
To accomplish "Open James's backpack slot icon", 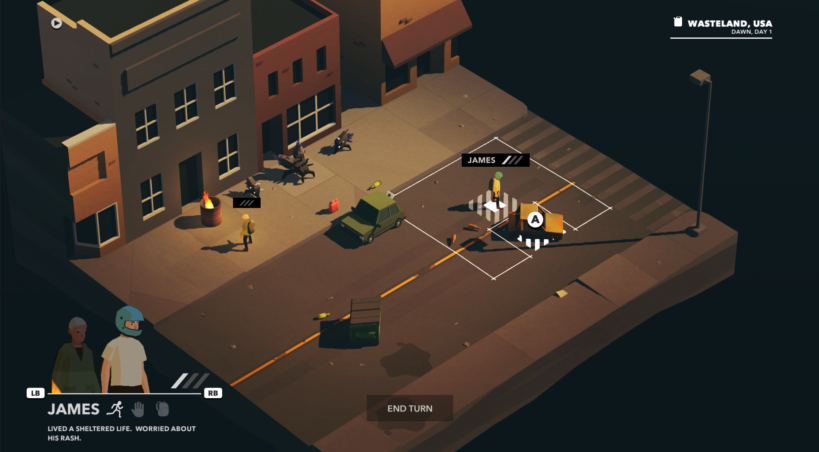I will click(162, 409).
